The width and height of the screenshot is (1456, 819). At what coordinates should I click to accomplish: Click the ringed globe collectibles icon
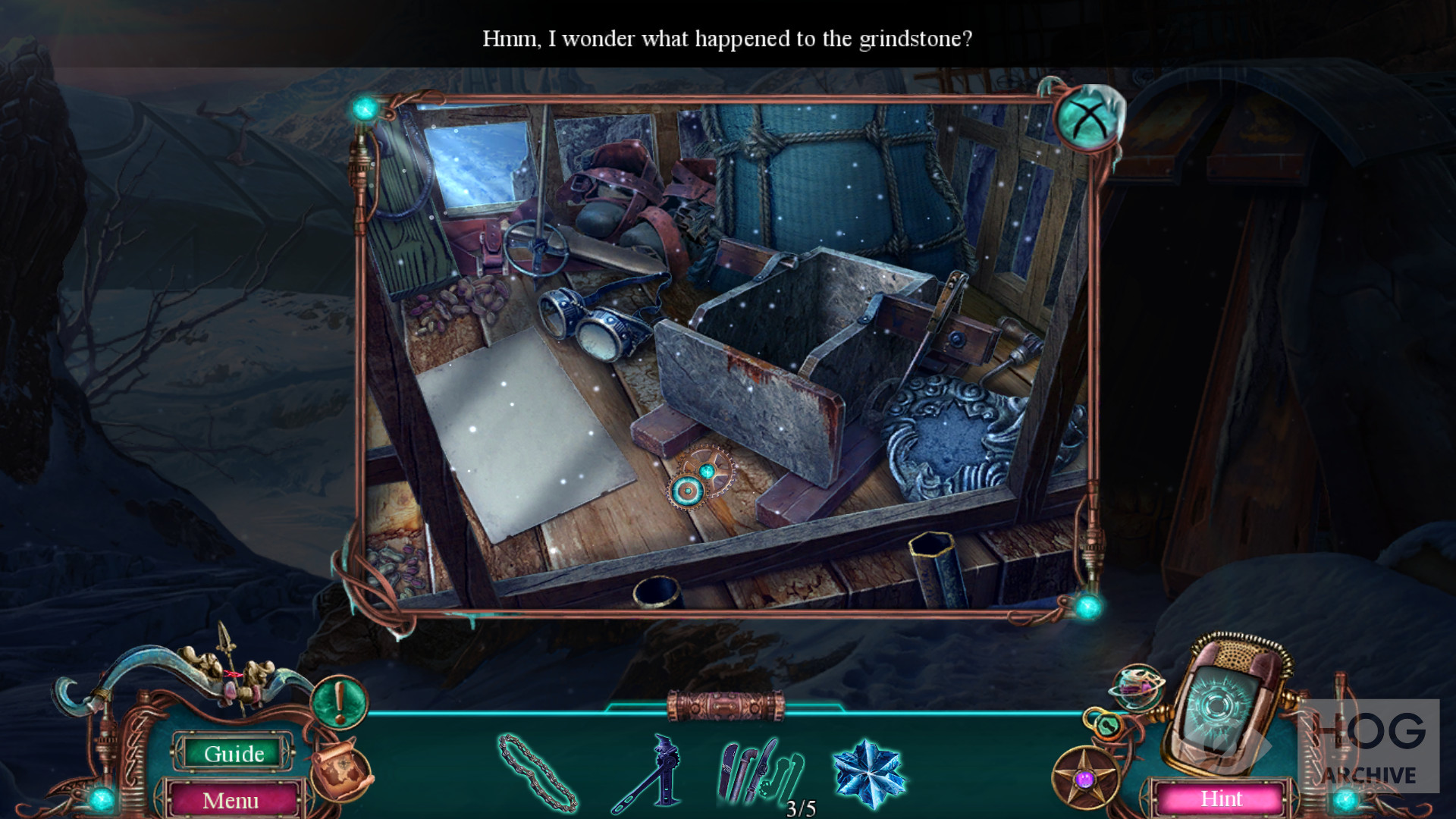tap(1137, 686)
